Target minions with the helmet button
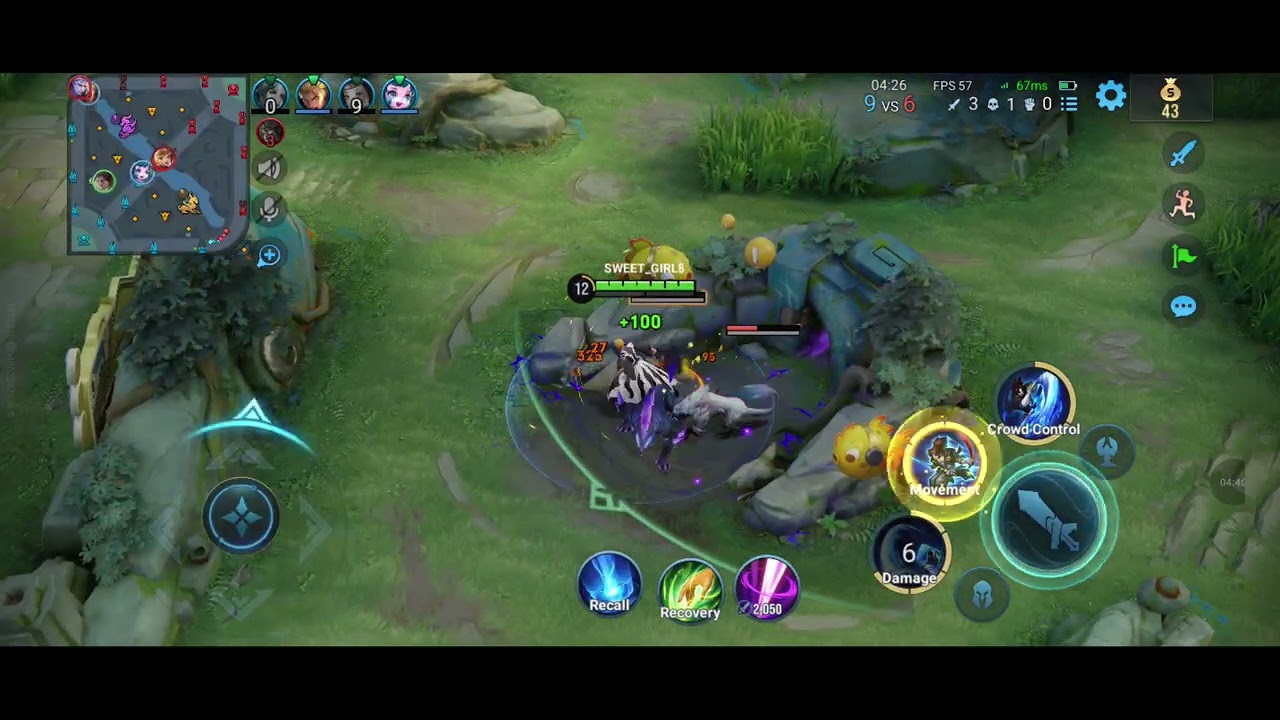This screenshot has width=1280, height=720. click(983, 595)
